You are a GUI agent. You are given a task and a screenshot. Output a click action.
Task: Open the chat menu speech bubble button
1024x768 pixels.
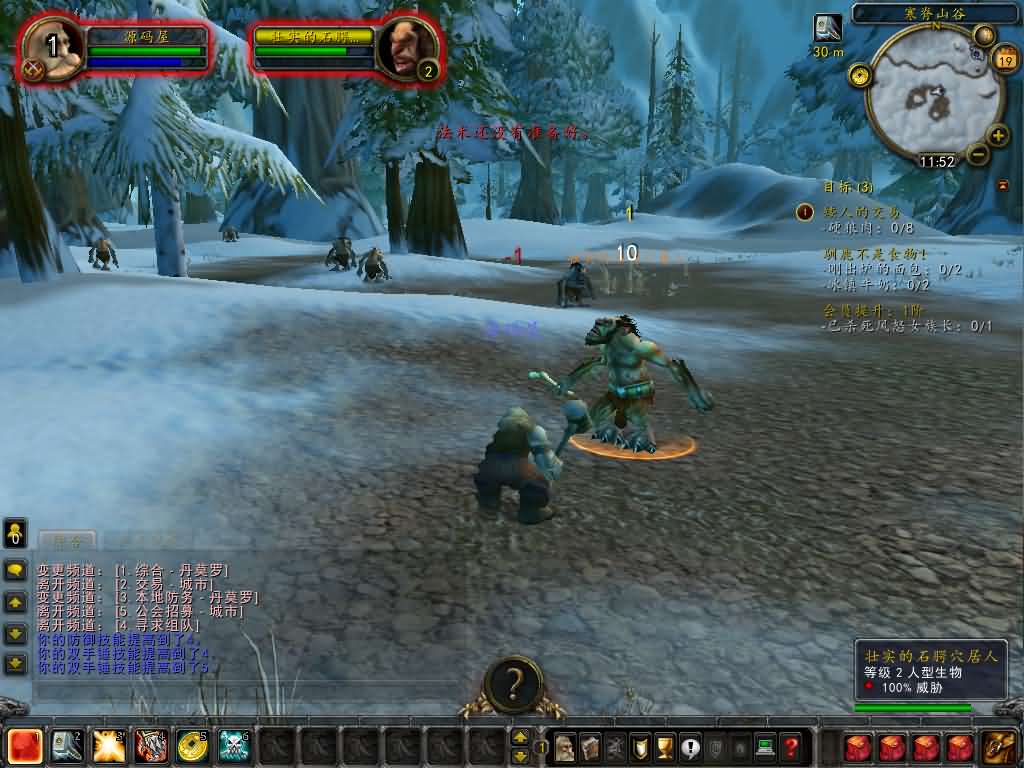pos(15,570)
